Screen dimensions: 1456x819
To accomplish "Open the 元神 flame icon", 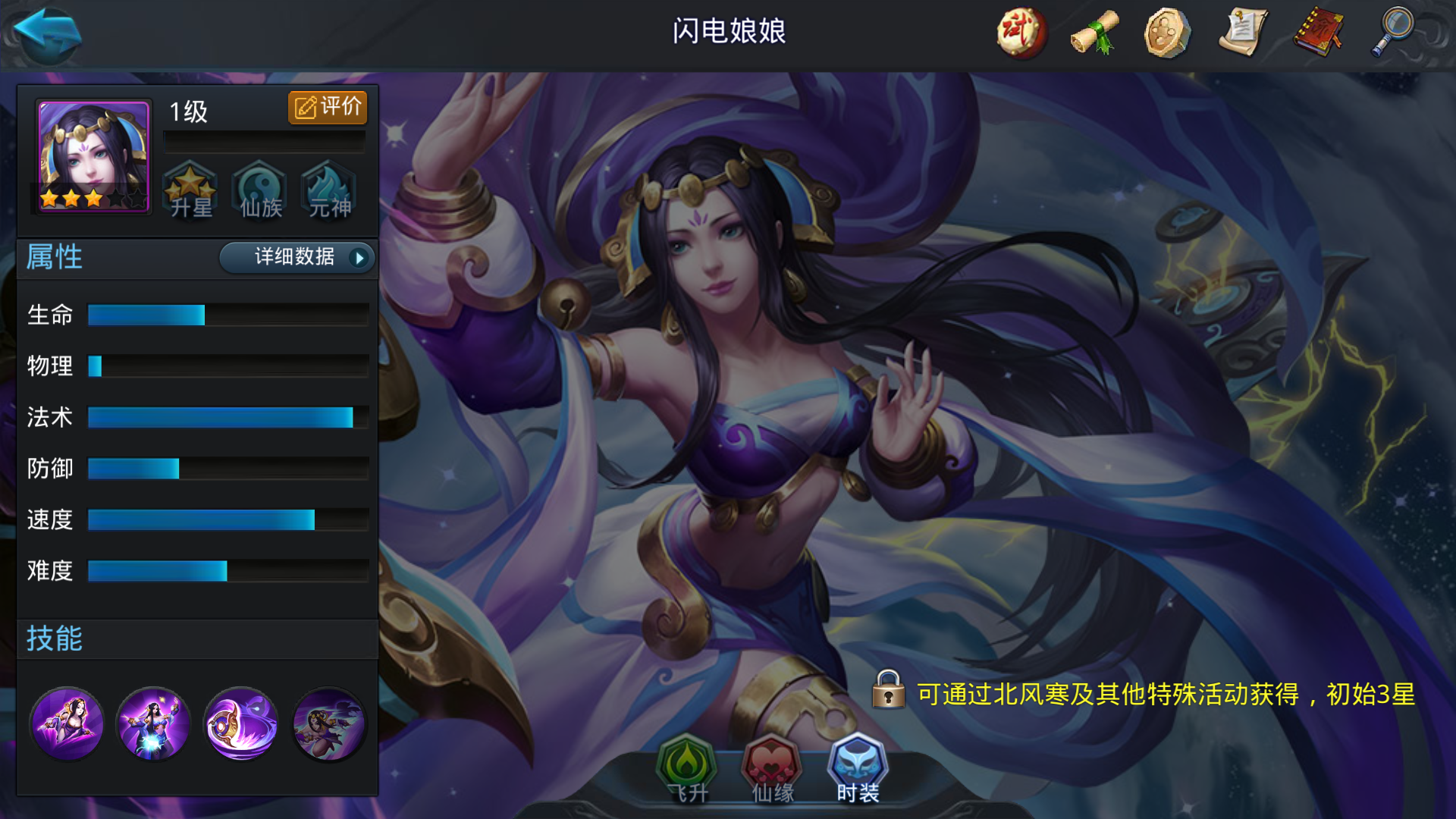I will 328,190.
